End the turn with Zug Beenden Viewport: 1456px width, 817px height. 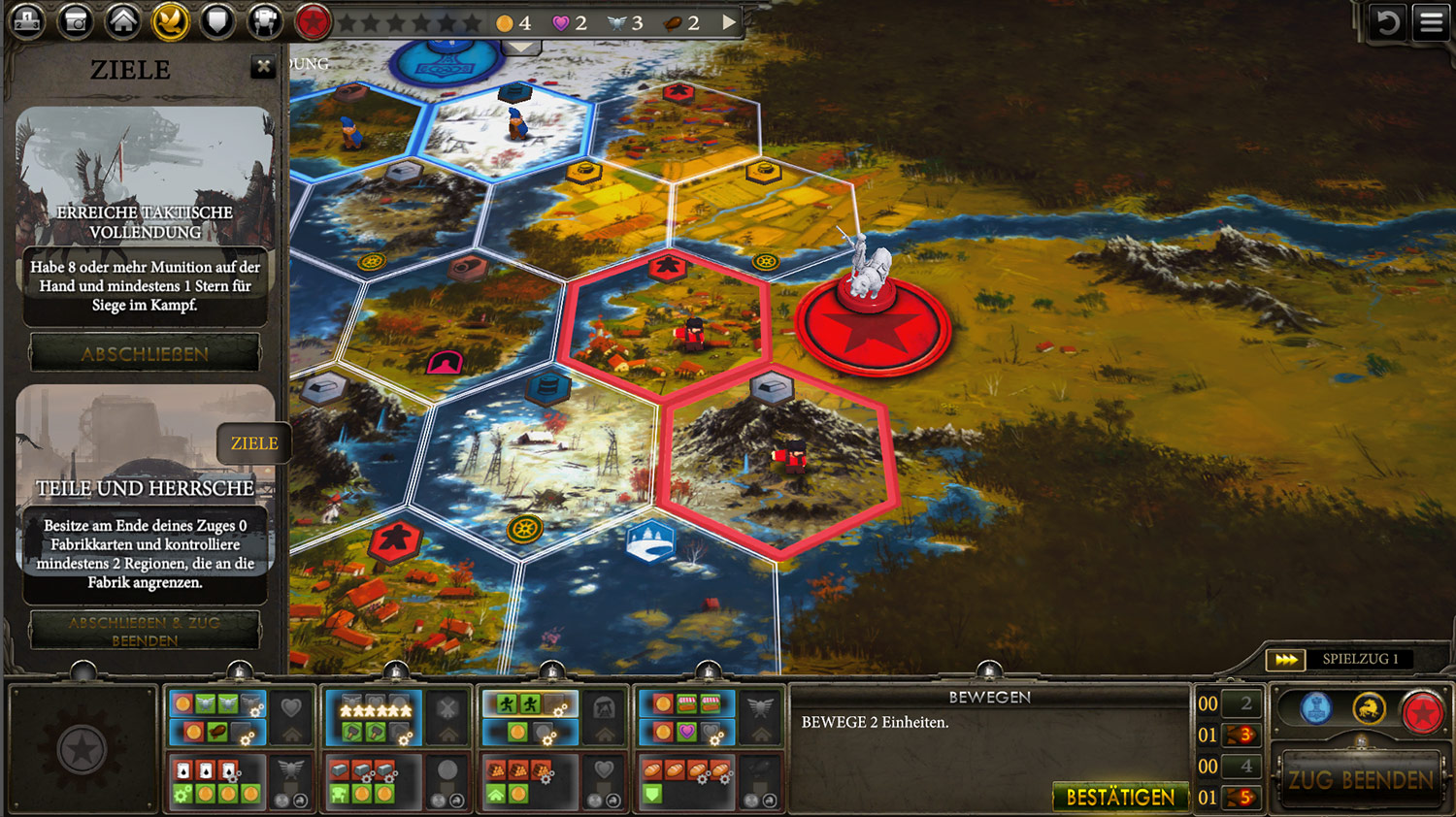coord(1361,779)
